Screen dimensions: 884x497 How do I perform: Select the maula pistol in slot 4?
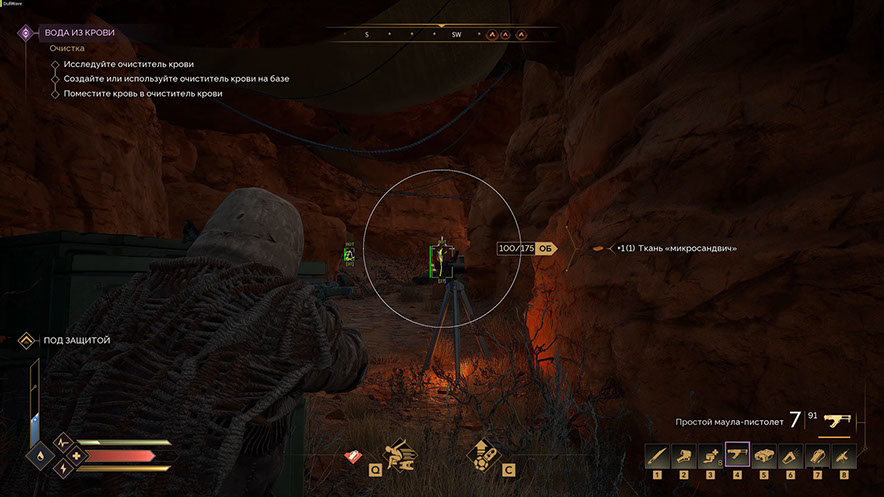(737, 456)
